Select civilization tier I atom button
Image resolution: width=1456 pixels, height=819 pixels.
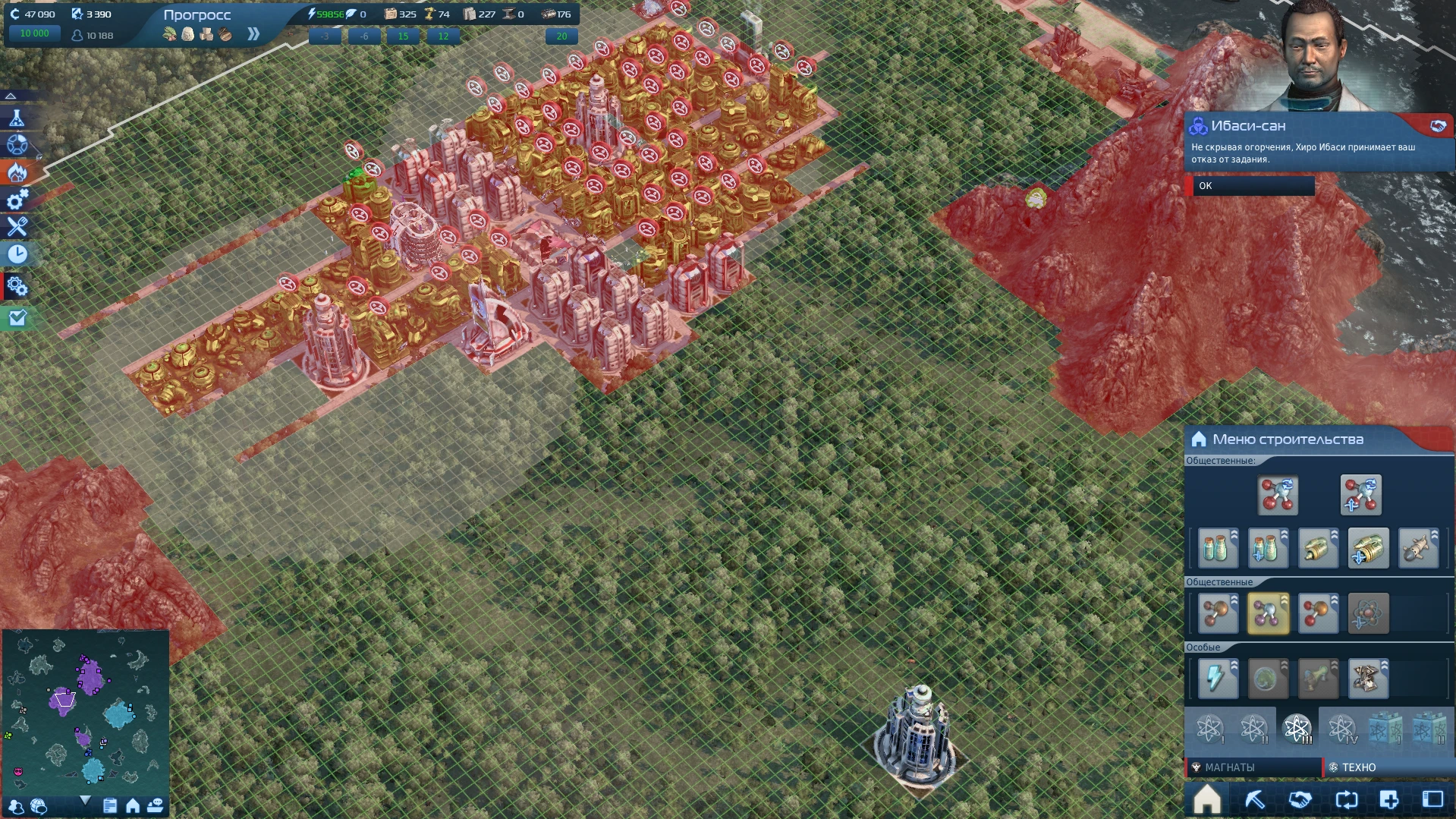(x=1212, y=731)
